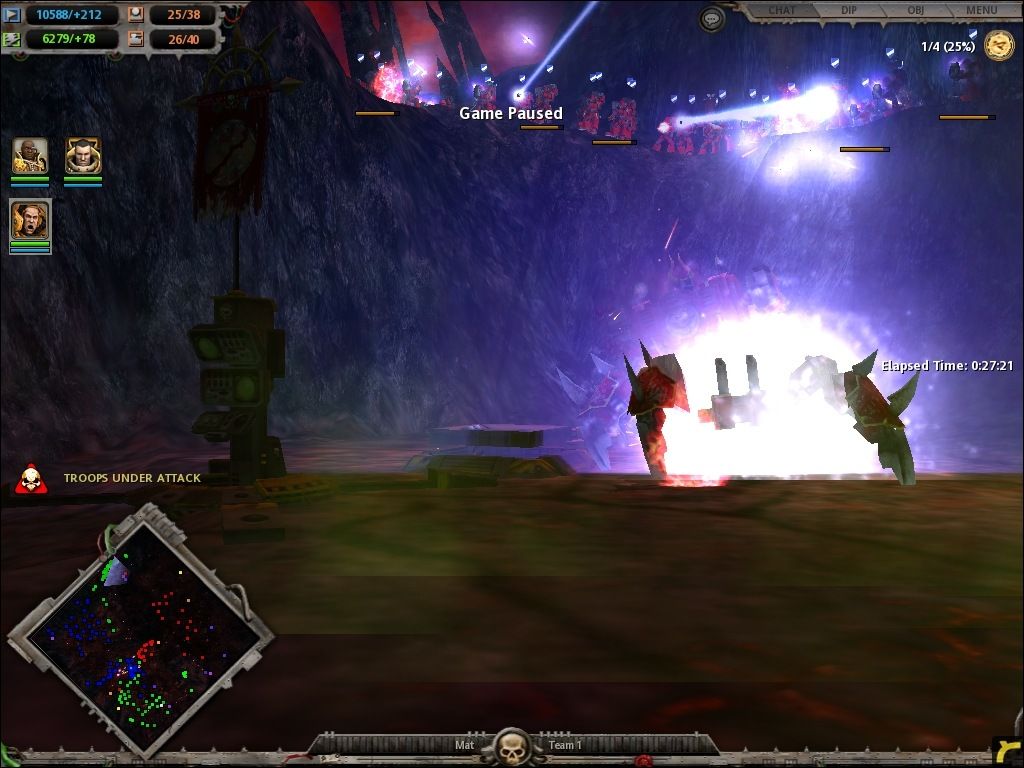Select the bald hero in gold armor portrait
The width and height of the screenshot is (1024, 768).
[x=30, y=157]
